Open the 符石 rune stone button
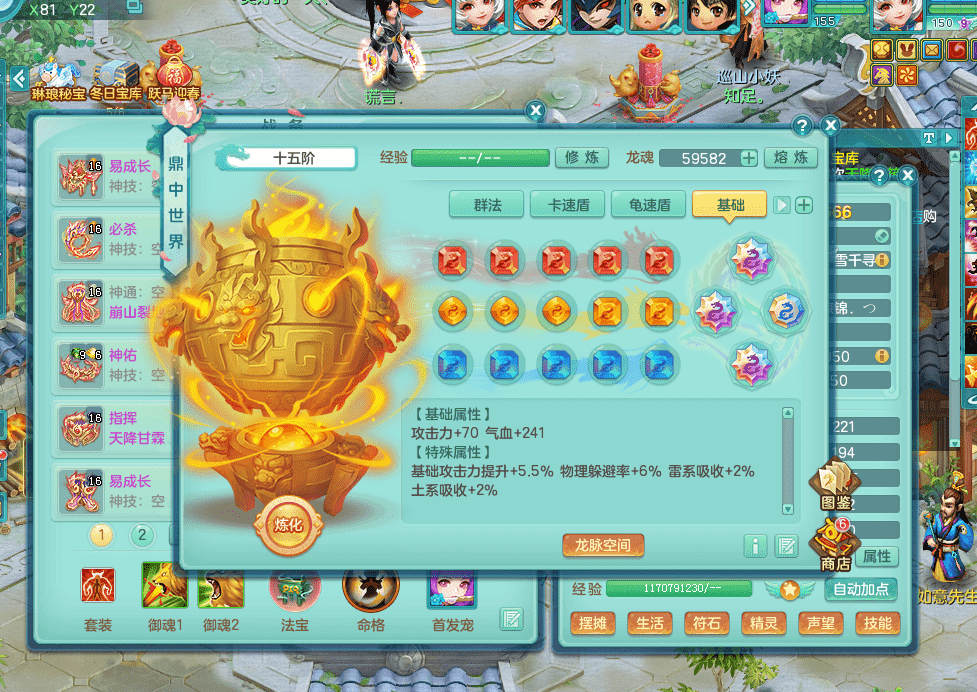This screenshot has width=977, height=692. (x=706, y=623)
